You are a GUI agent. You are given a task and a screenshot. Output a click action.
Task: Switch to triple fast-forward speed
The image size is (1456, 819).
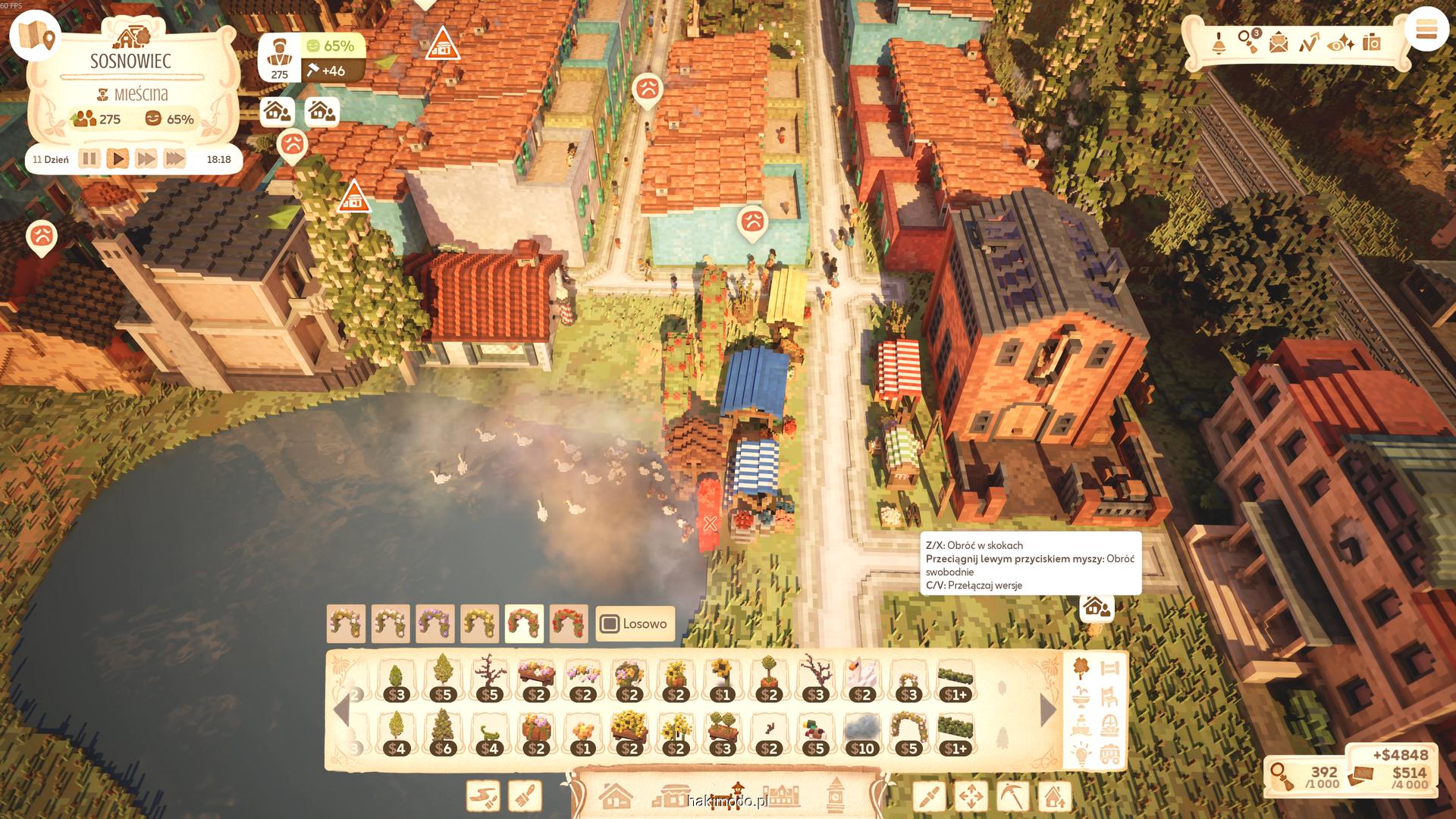[174, 159]
